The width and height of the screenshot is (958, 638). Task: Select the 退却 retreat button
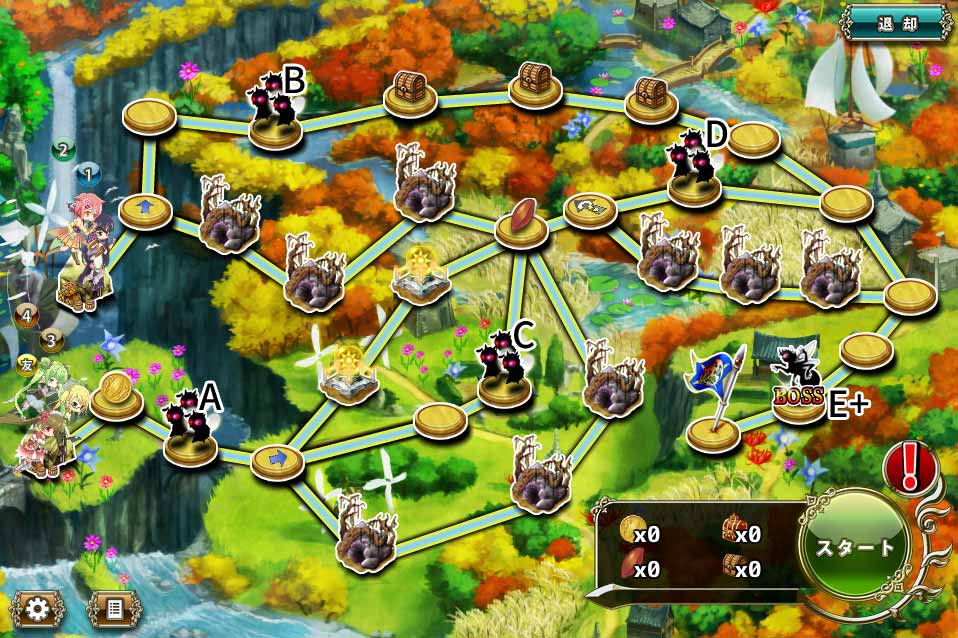click(x=896, y=21)
